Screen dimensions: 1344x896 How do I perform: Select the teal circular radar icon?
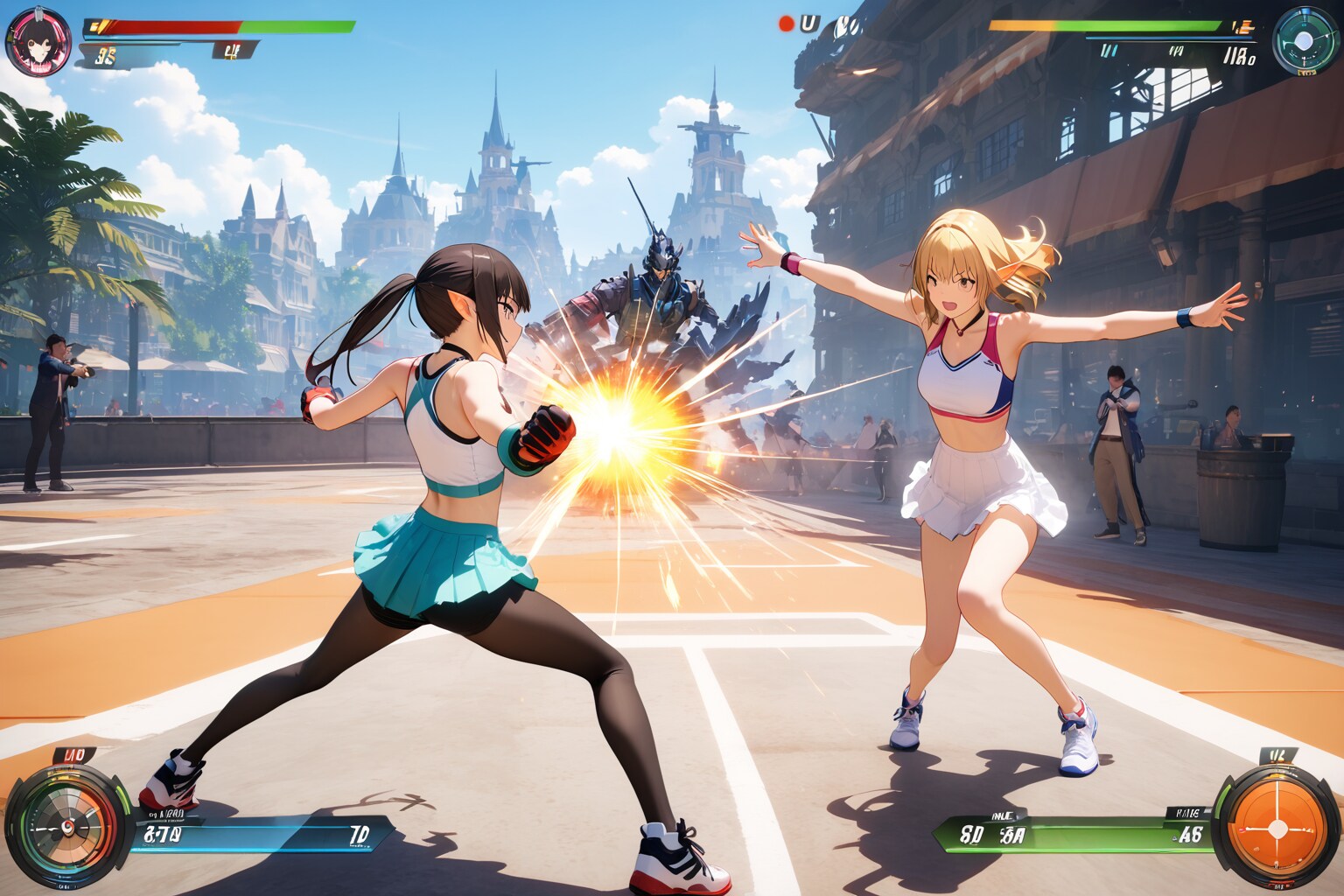(1305, 40)
